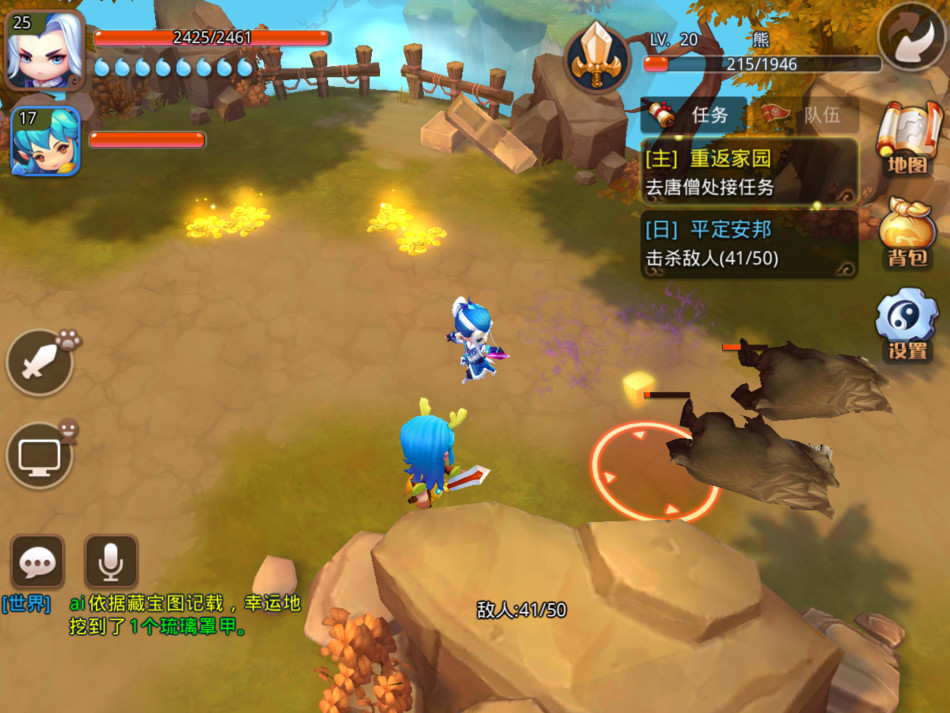The width and height of the screenshot is (950, 713).
Task: Open the 世界 world chat channel
Action: (x=26, y=604)
